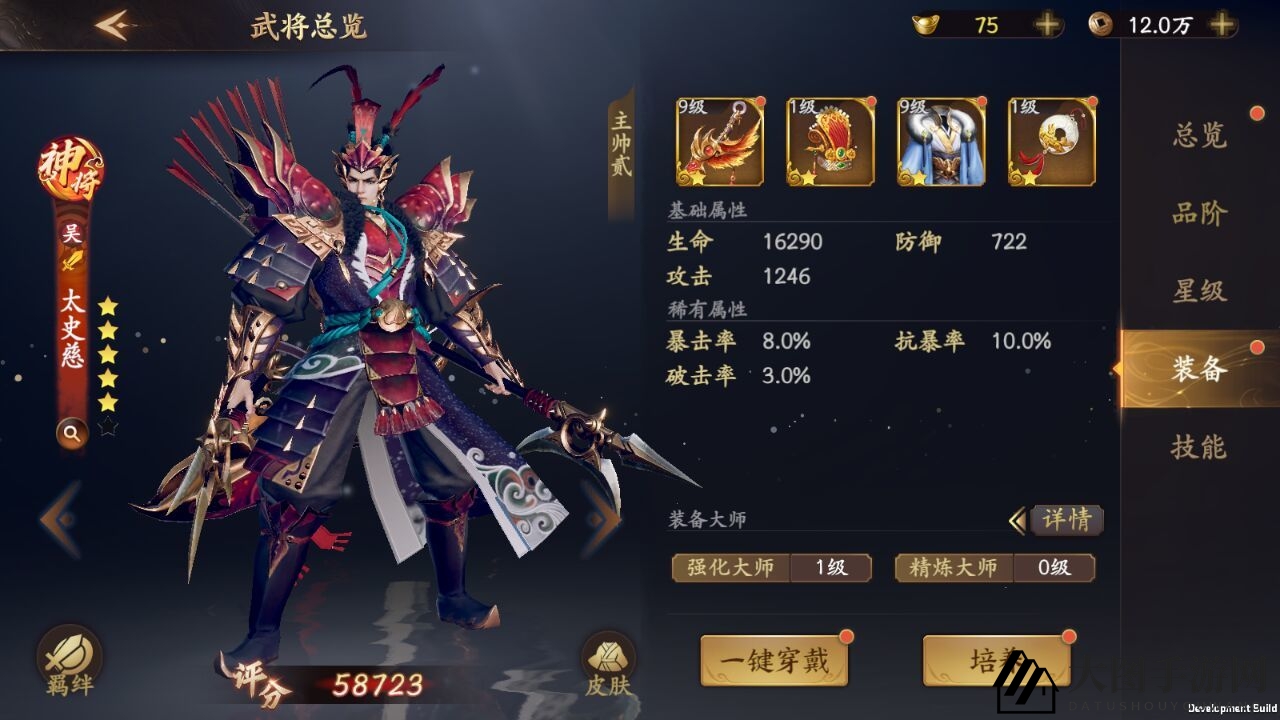
Task: Click the back arrow at the top left
Action: 113,24
